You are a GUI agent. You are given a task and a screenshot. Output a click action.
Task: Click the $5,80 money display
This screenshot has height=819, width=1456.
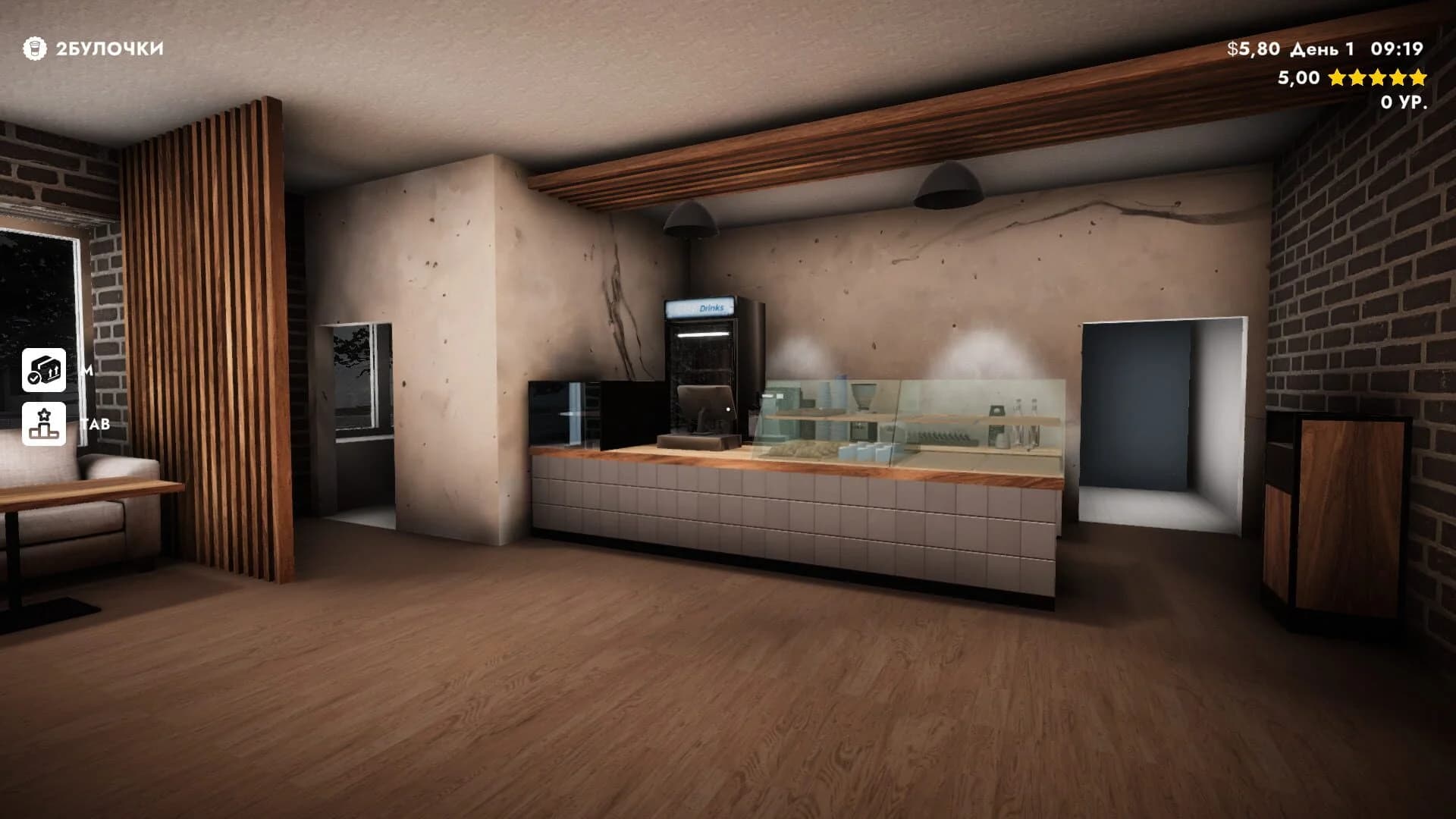pos(1253,49)
